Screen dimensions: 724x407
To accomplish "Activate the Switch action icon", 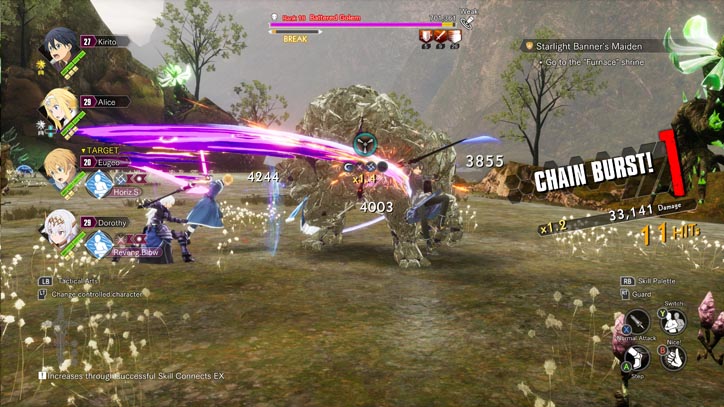I will pyautogui.click(x=674, y=320).
